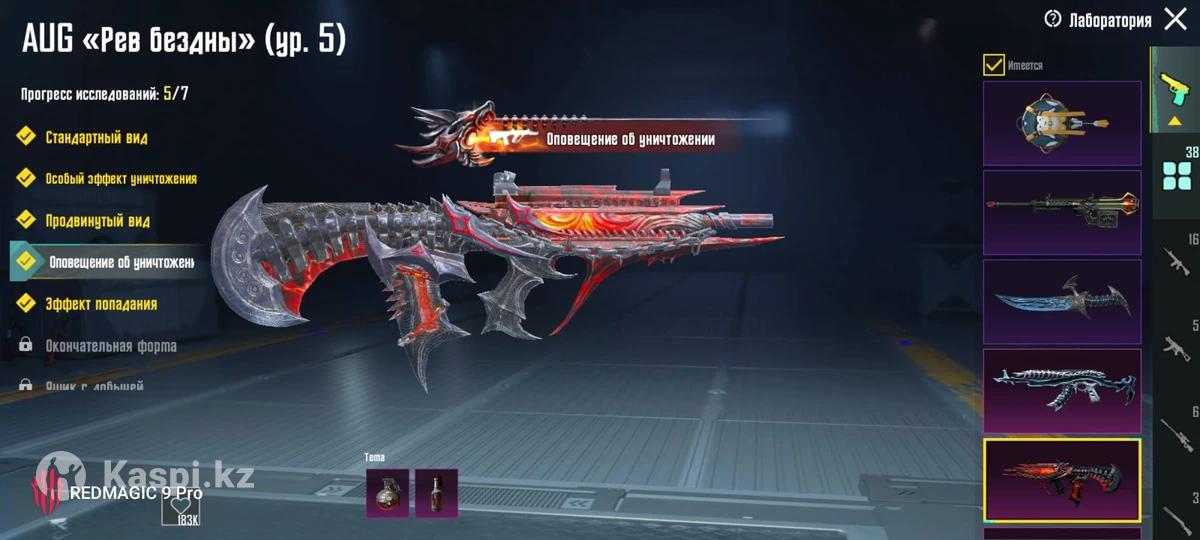Close the Laboratory screen with the X
This screenshot has width=1200, height=540.
[x=1175, y=20]
